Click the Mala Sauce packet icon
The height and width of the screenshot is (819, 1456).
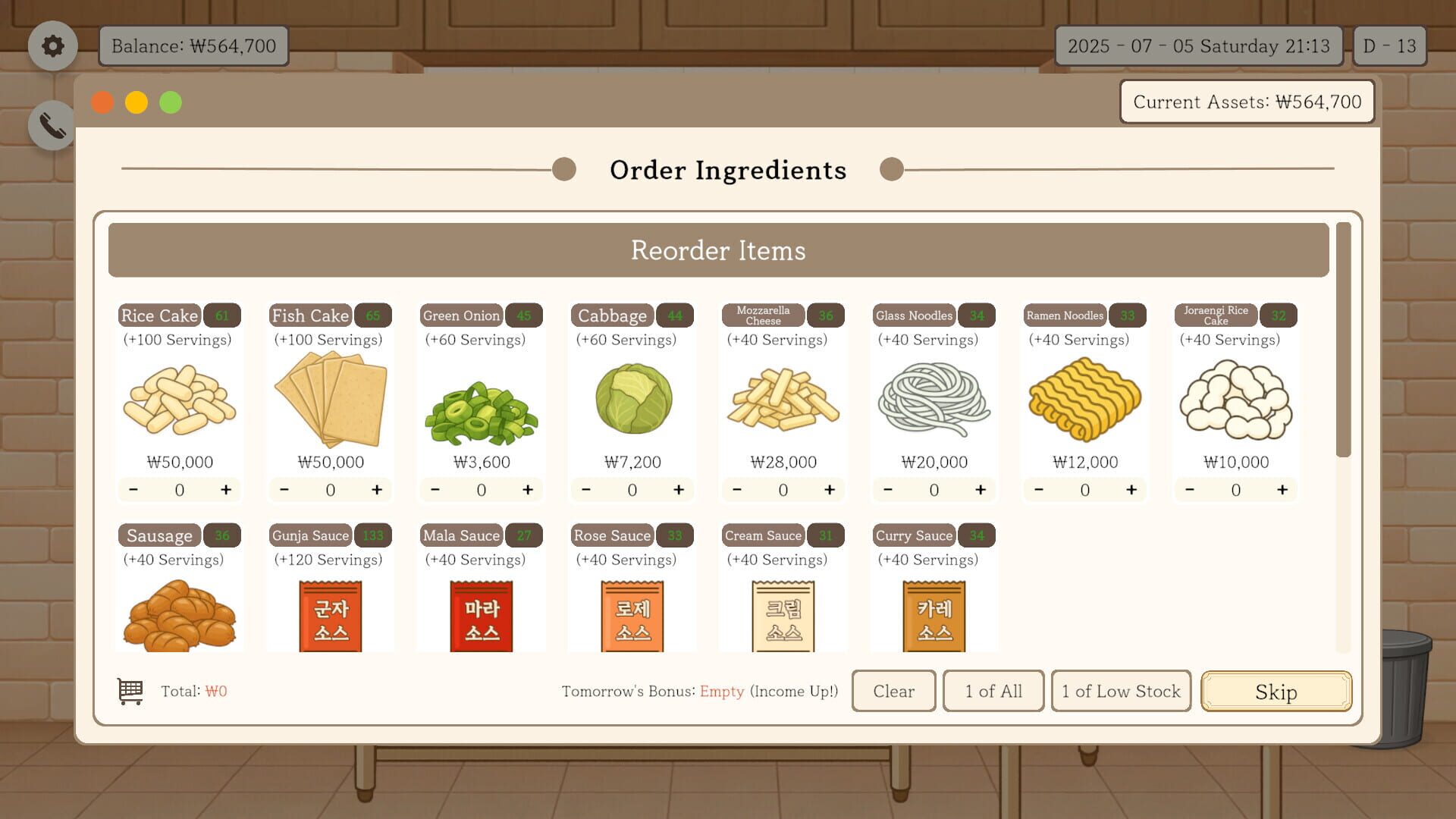pos(480,616)
